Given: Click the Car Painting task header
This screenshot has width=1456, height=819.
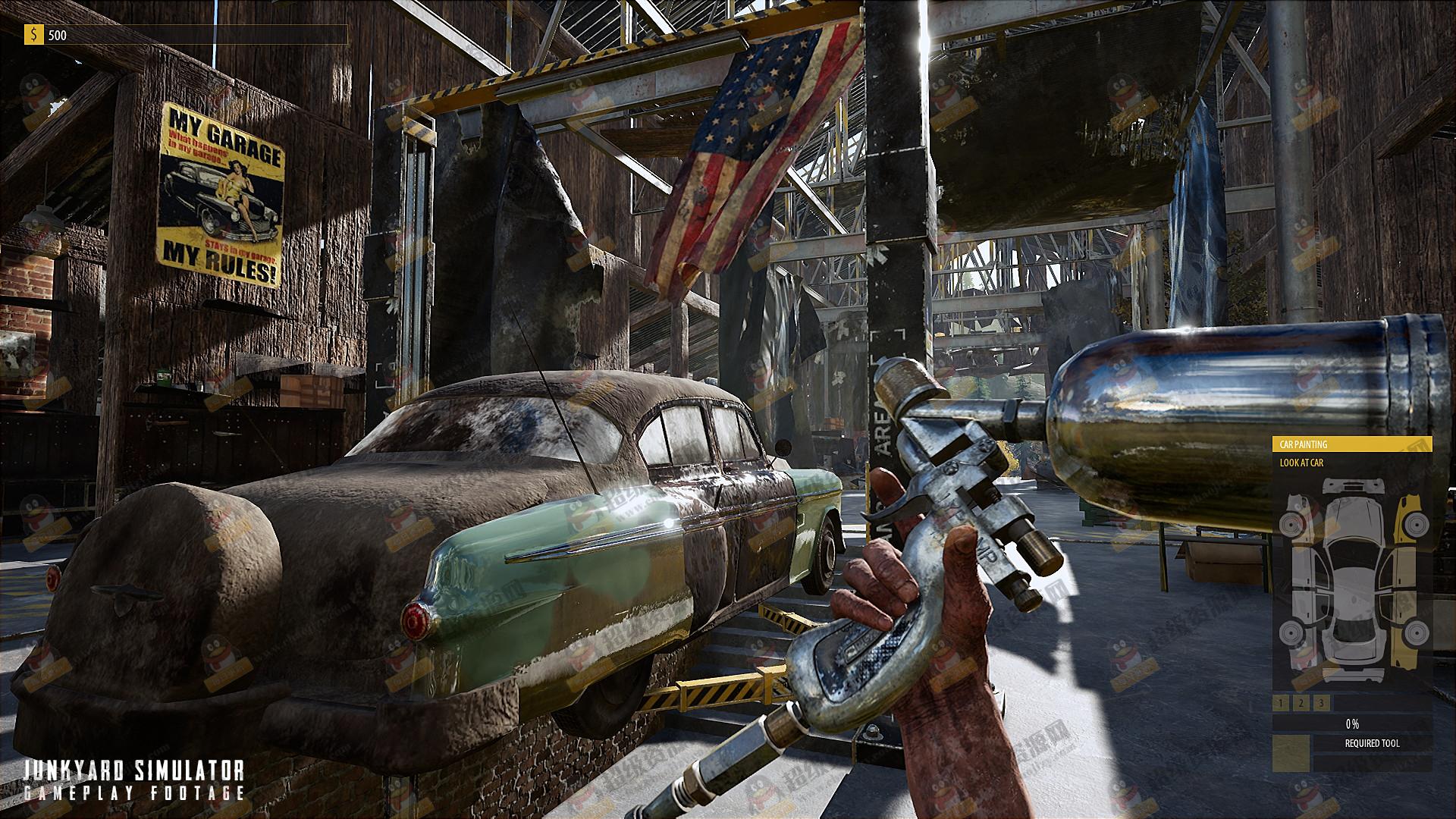Looking at the screenshot, I should (x=1351, y=444).
